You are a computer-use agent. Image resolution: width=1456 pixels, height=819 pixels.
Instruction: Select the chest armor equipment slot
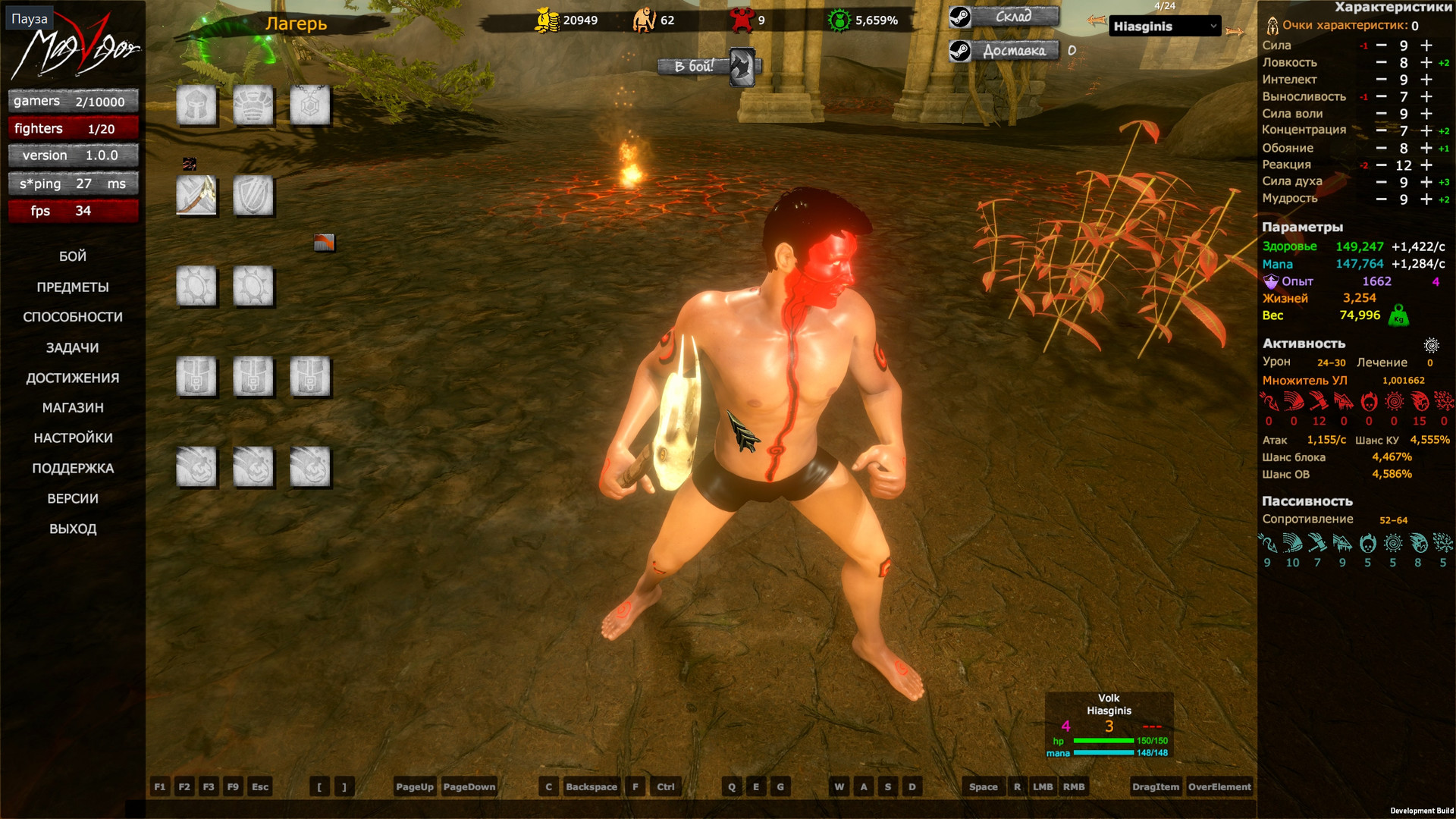click(x=253, y=105)
